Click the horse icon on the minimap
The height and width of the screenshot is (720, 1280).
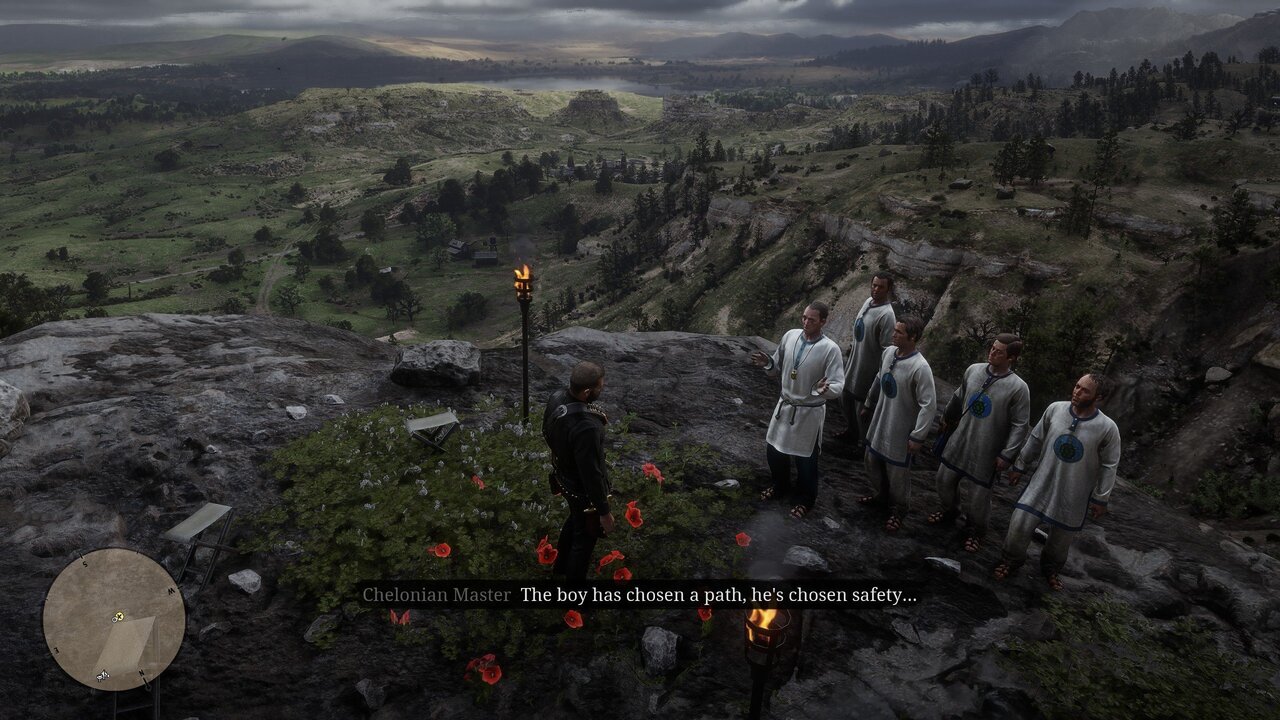[x=102, y=676]
